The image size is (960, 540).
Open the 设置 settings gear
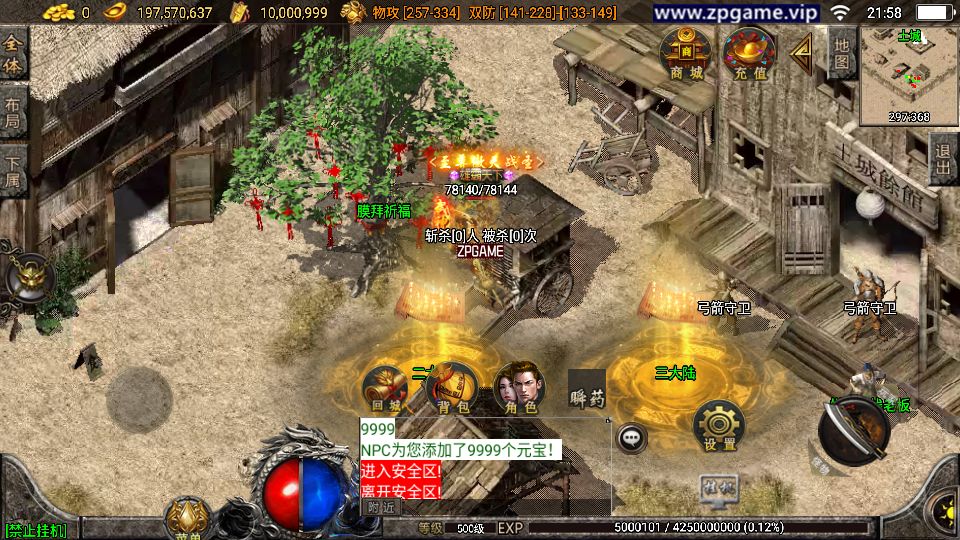[x=719, y=427]
